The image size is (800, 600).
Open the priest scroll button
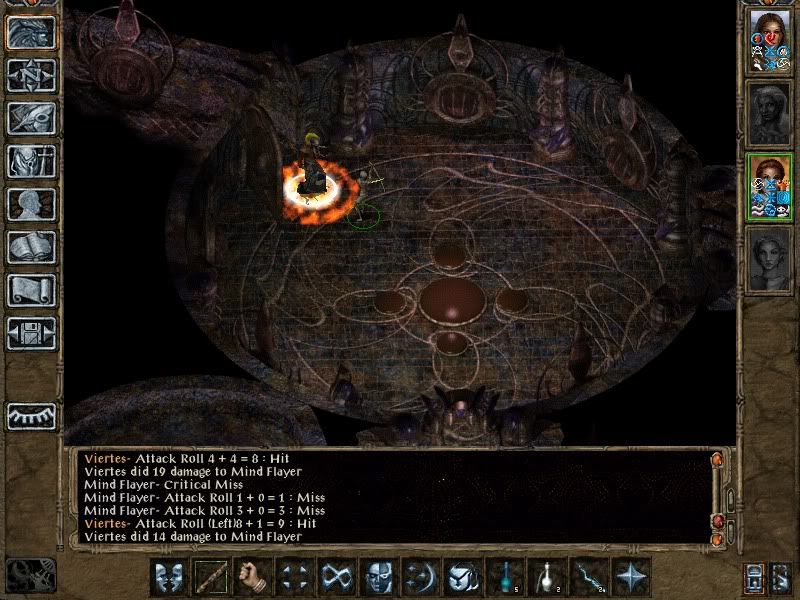coord(31,290)
